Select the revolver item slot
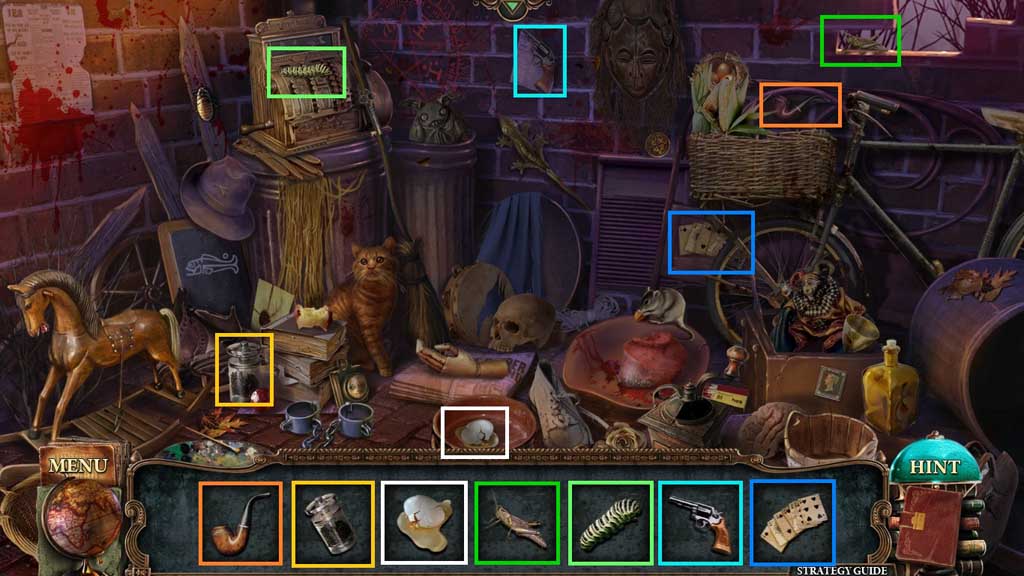The width and height of the screenshot is (1024, 576). (700, 522)
